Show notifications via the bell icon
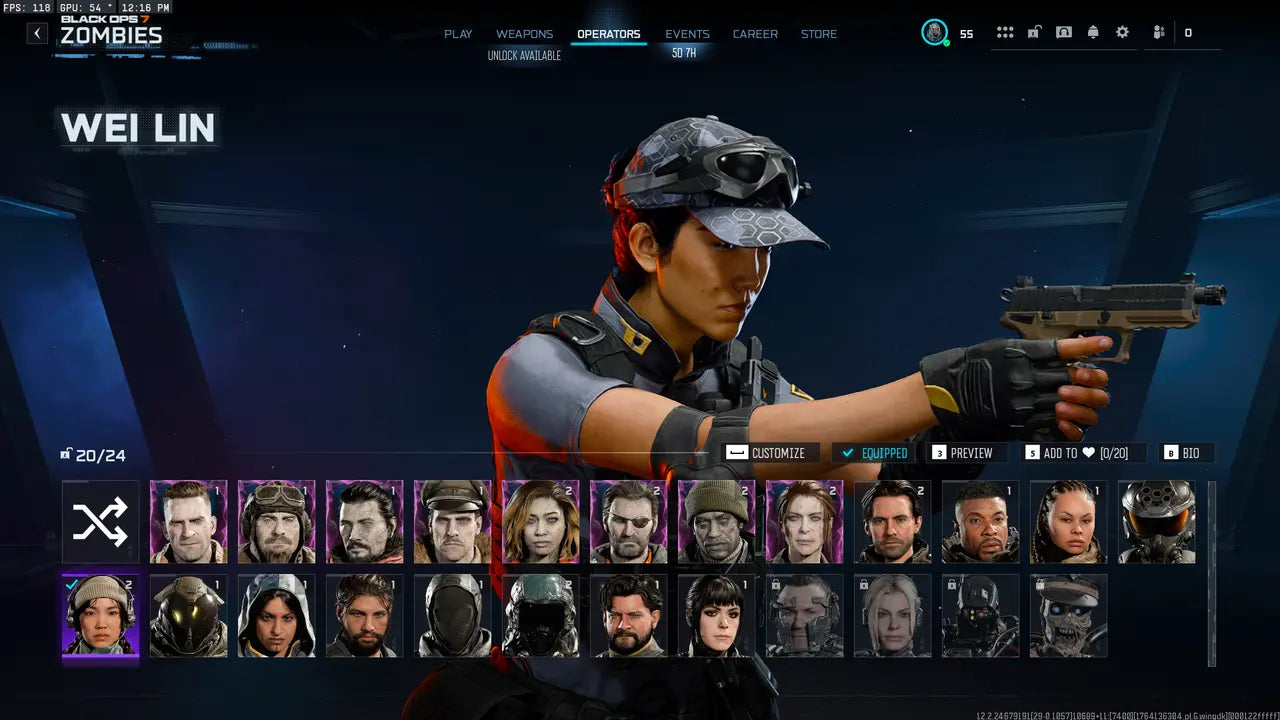1280x720 pixels. (1093, 33)
